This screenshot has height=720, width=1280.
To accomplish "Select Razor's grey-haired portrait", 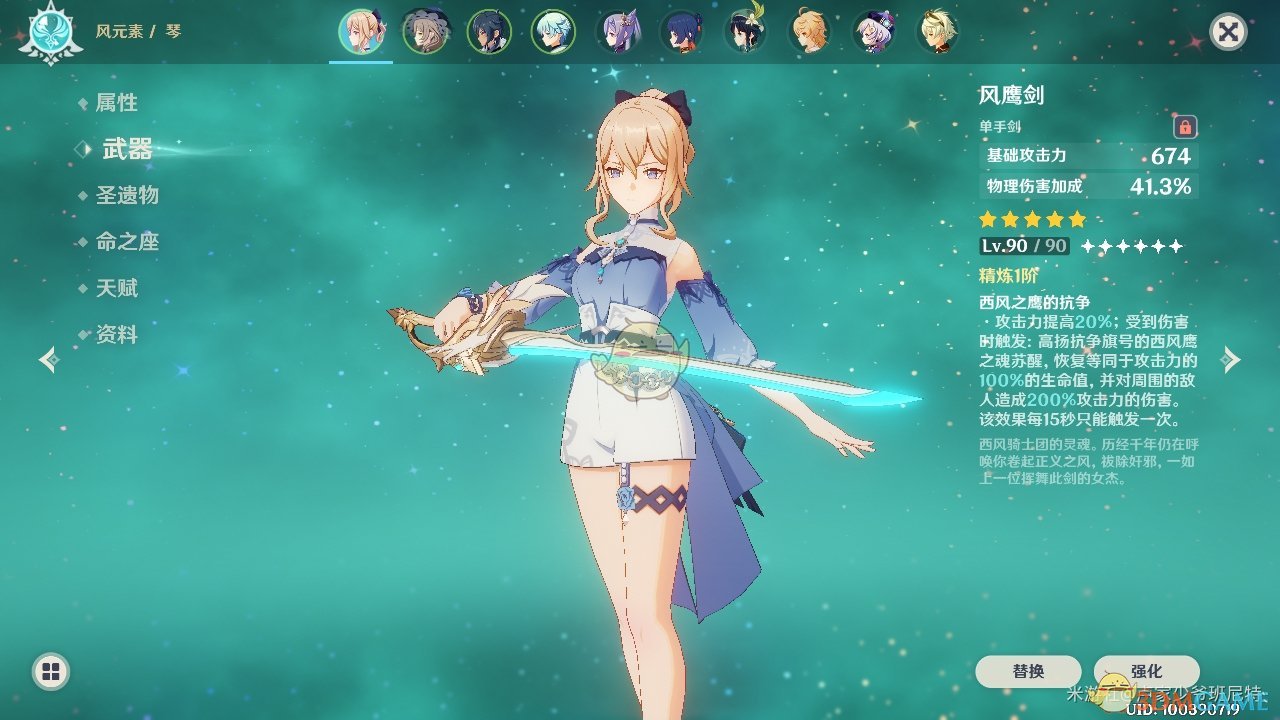I will point(425,32).
